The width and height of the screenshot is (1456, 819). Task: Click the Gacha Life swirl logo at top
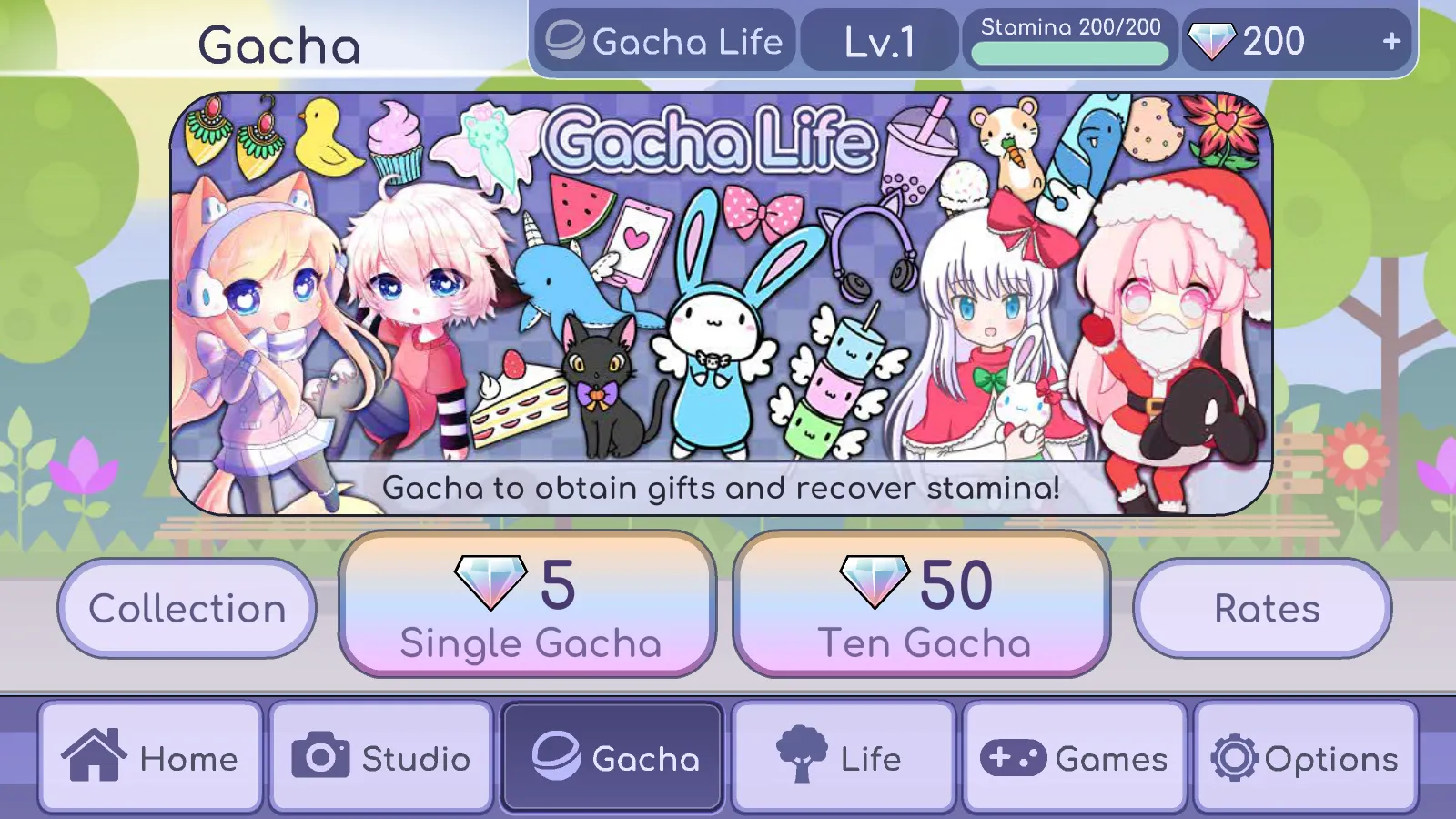[x=565, y=40]
